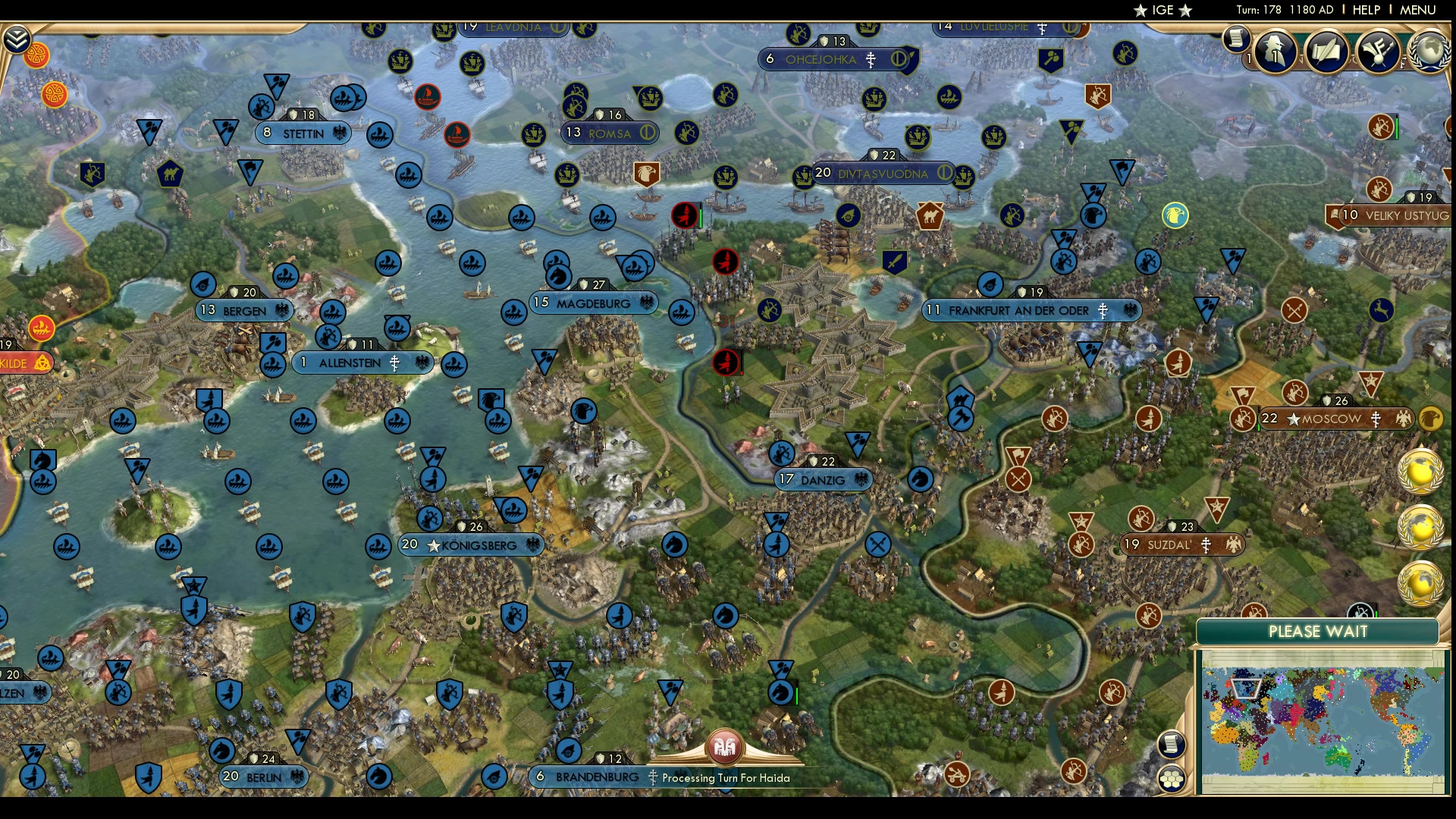This screenshot has height=819, width=1456.
Task: Select the Danzig city banner
Action: click(x=823, y=479)
